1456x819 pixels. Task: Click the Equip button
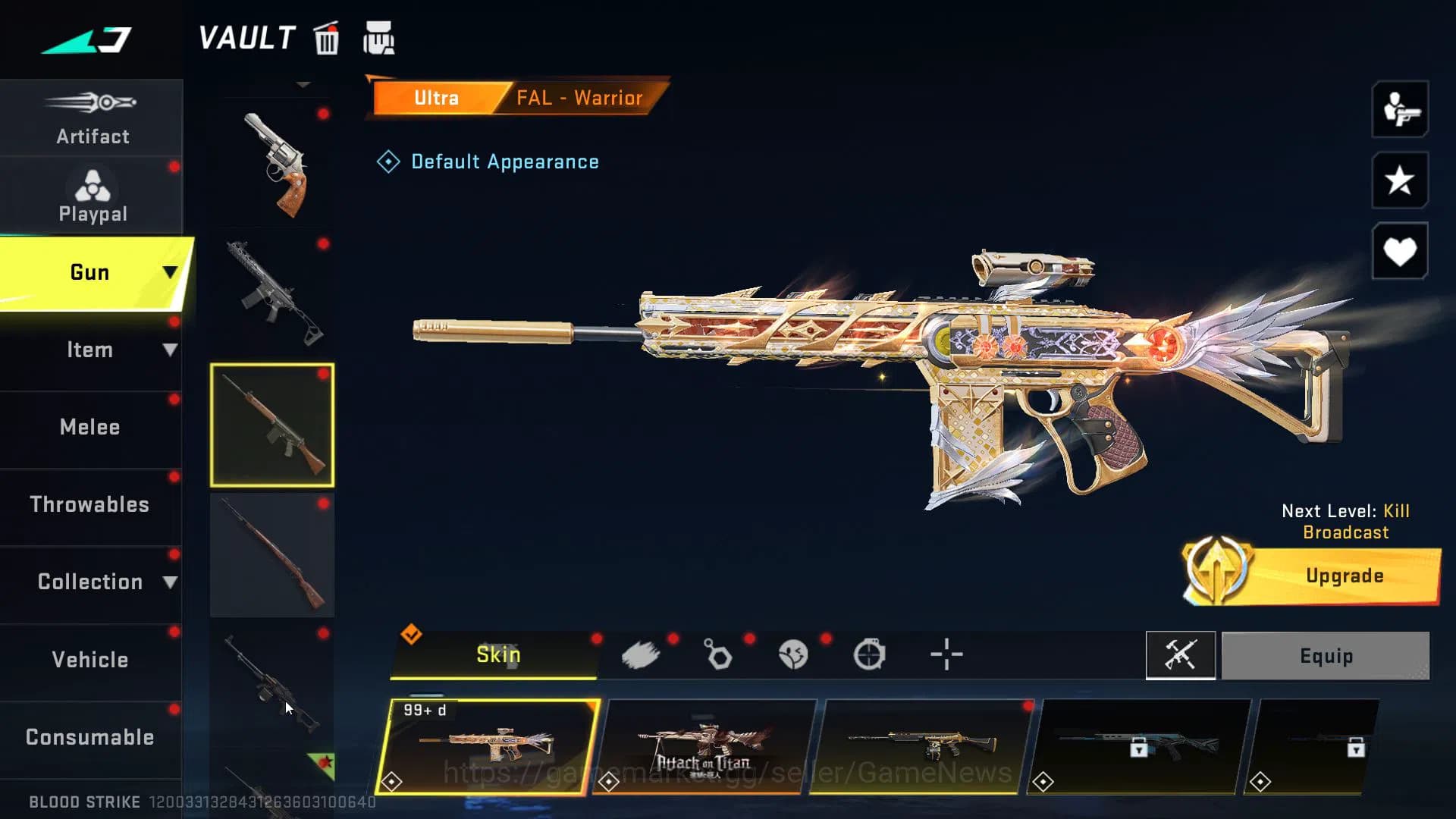click(1326, 655)
